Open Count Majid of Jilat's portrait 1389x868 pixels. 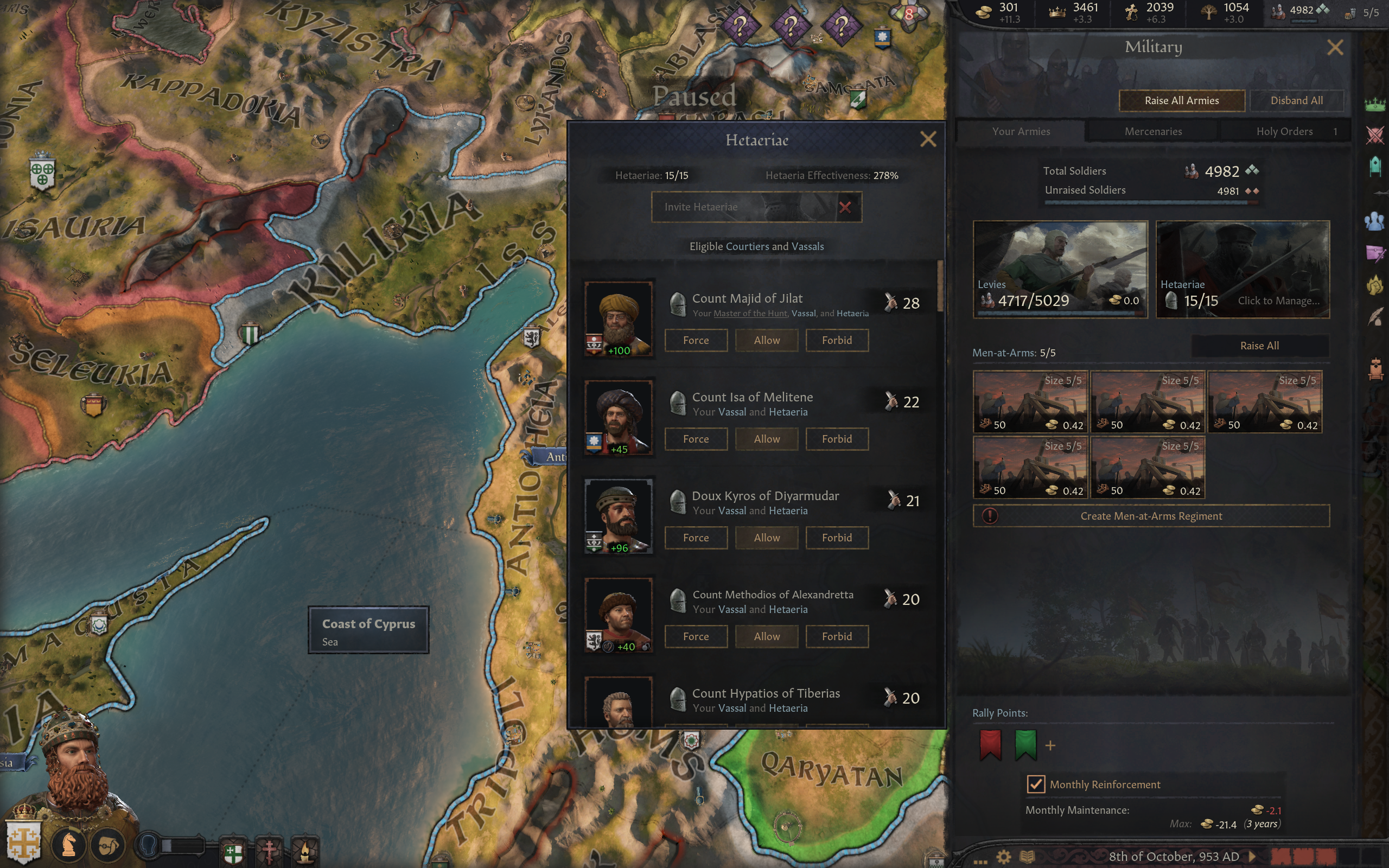point(618,318)
